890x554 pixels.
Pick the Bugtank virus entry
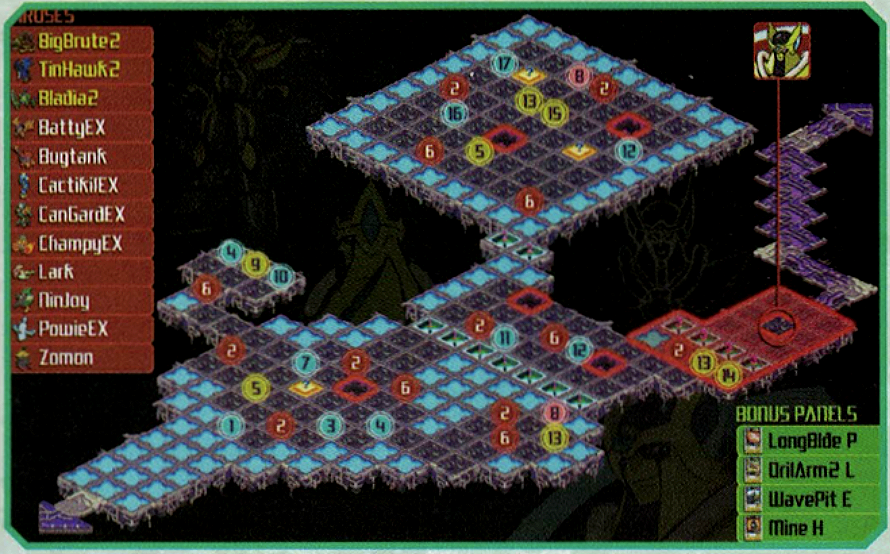click(x=81, y=157)
